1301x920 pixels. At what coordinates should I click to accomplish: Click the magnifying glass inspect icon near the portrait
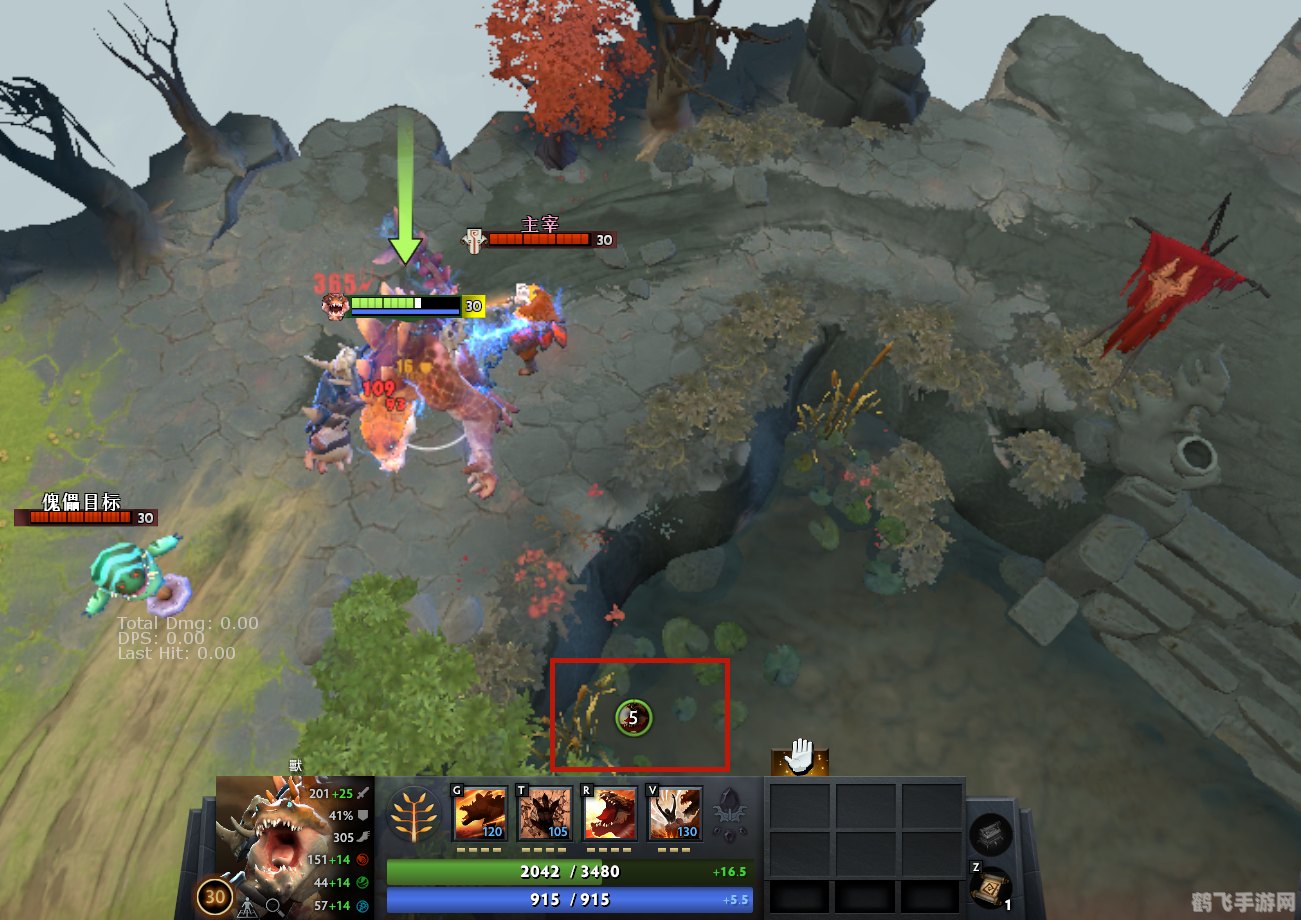pos(273,907)
